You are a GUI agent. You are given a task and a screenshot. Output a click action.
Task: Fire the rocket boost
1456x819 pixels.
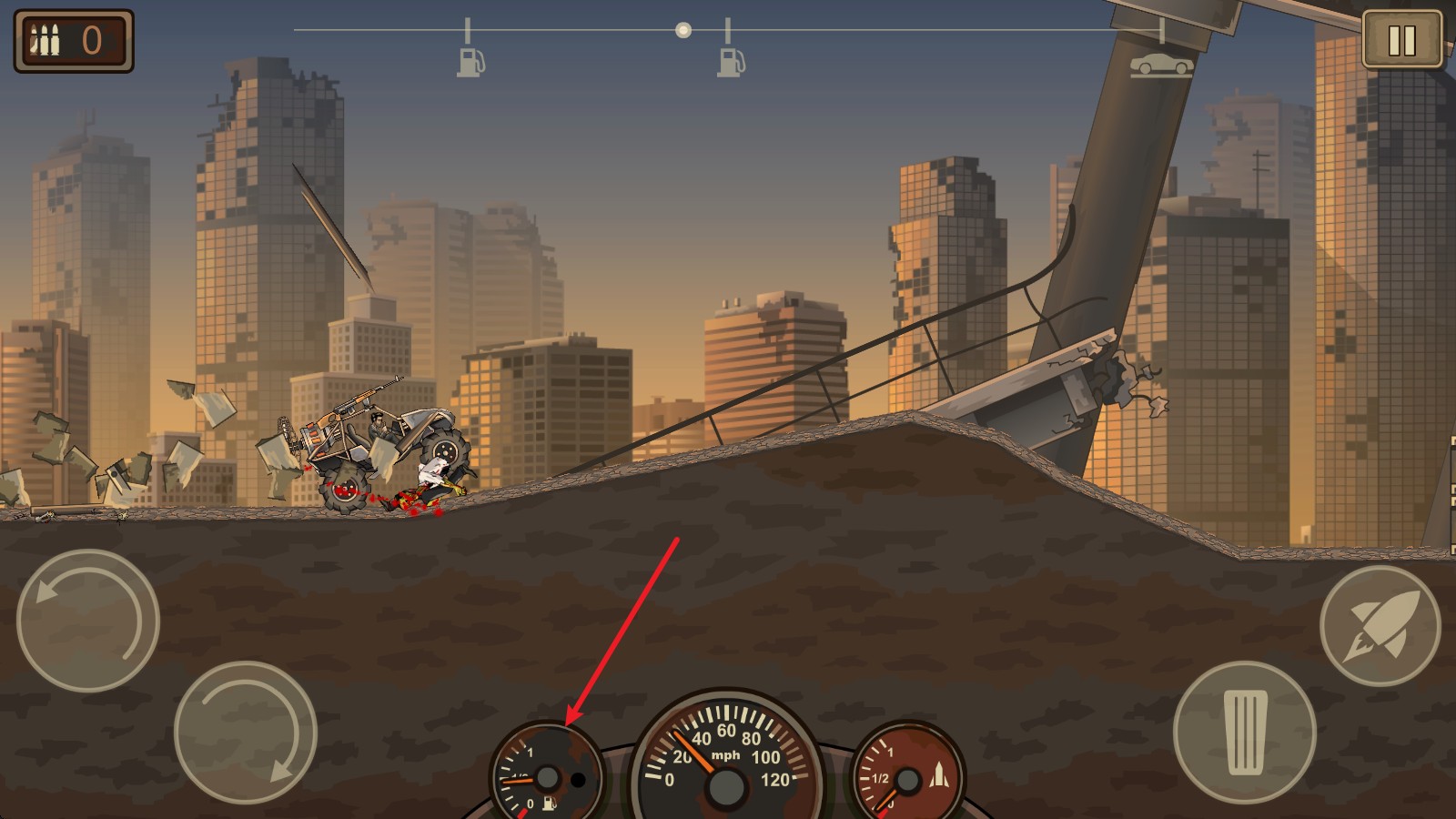click(1380, 624)
